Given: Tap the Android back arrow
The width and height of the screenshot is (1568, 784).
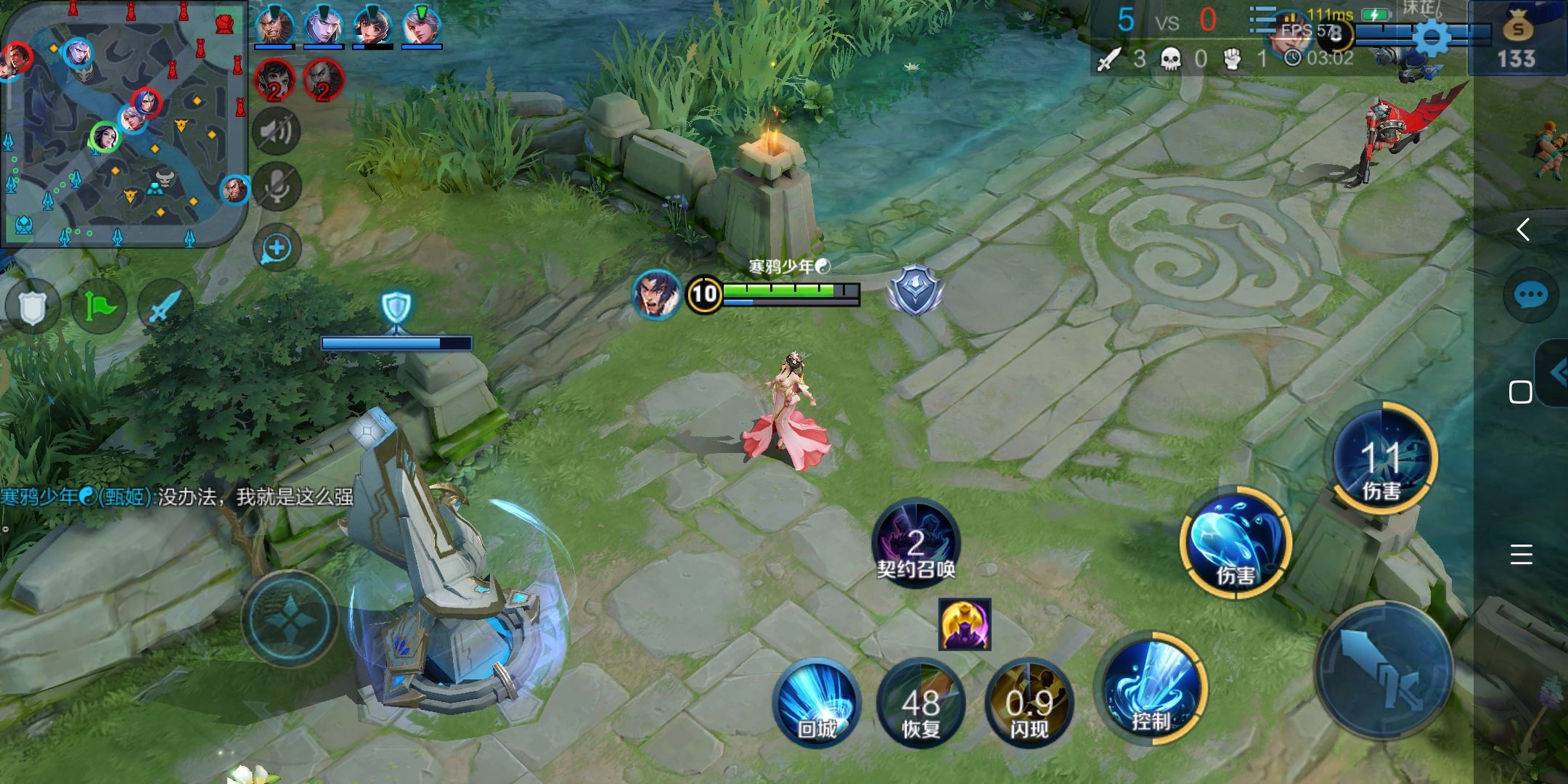Looking at the screenshot, I should click(1524, 230).
